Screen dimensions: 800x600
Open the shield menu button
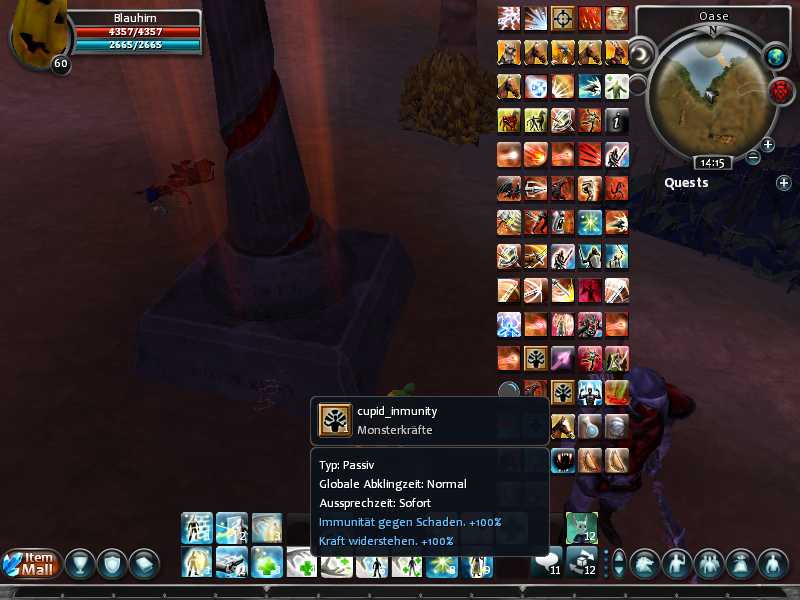coord(111,564)
